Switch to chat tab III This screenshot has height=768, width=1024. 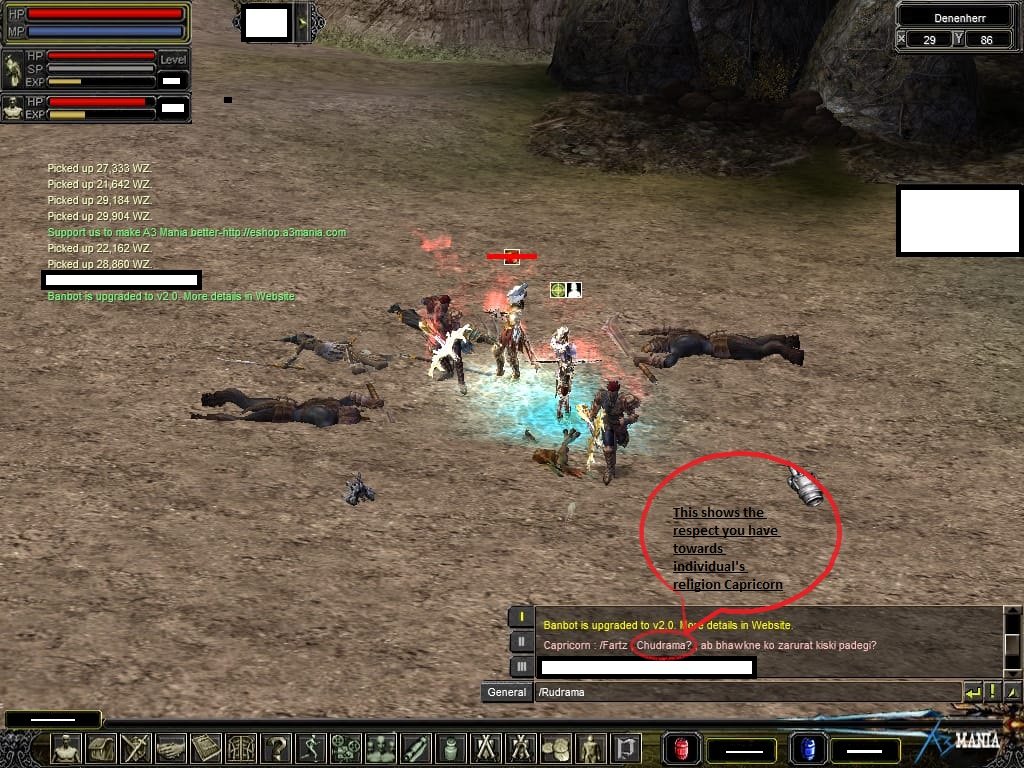[520, 666]
